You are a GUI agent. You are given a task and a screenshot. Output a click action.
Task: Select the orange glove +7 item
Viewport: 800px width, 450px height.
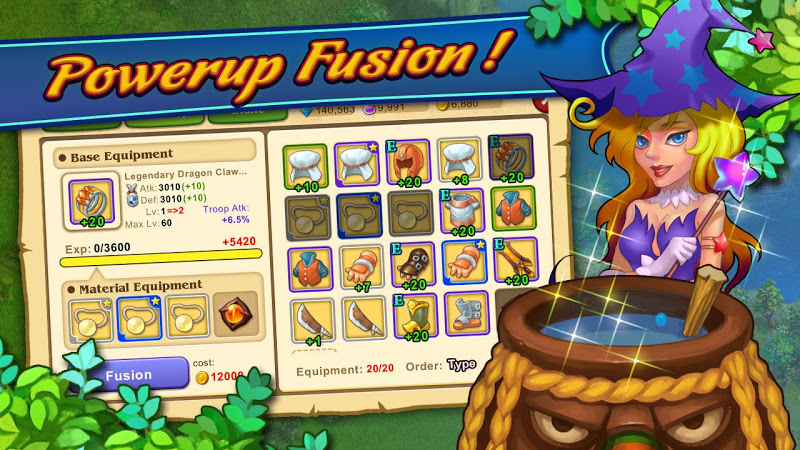(x=355, y=267)
